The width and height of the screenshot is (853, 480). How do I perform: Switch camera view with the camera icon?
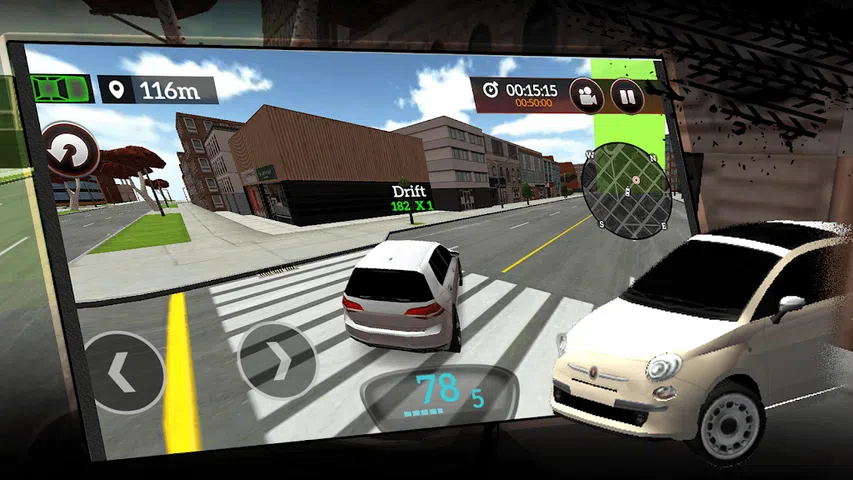click(588, 96)
